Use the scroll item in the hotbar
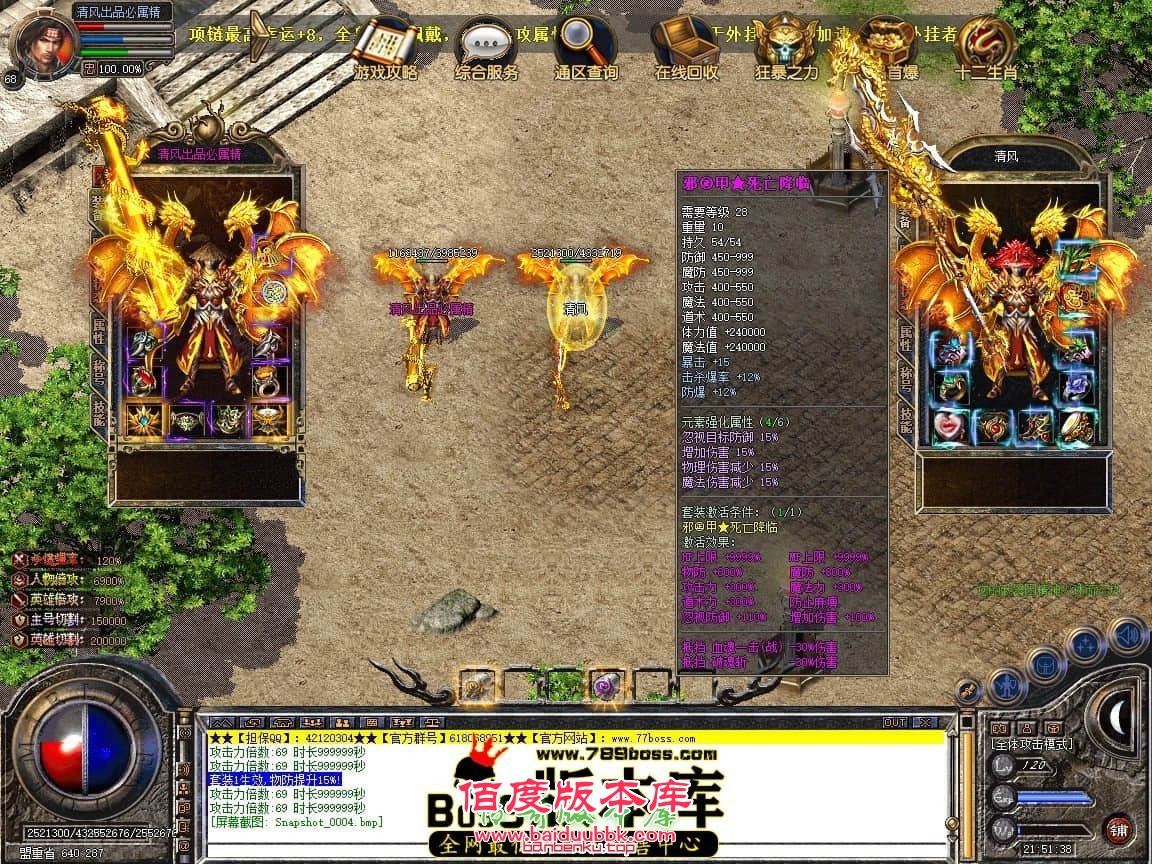The width and height of the screenshot is (1152, 864). (x=477, y=685)
